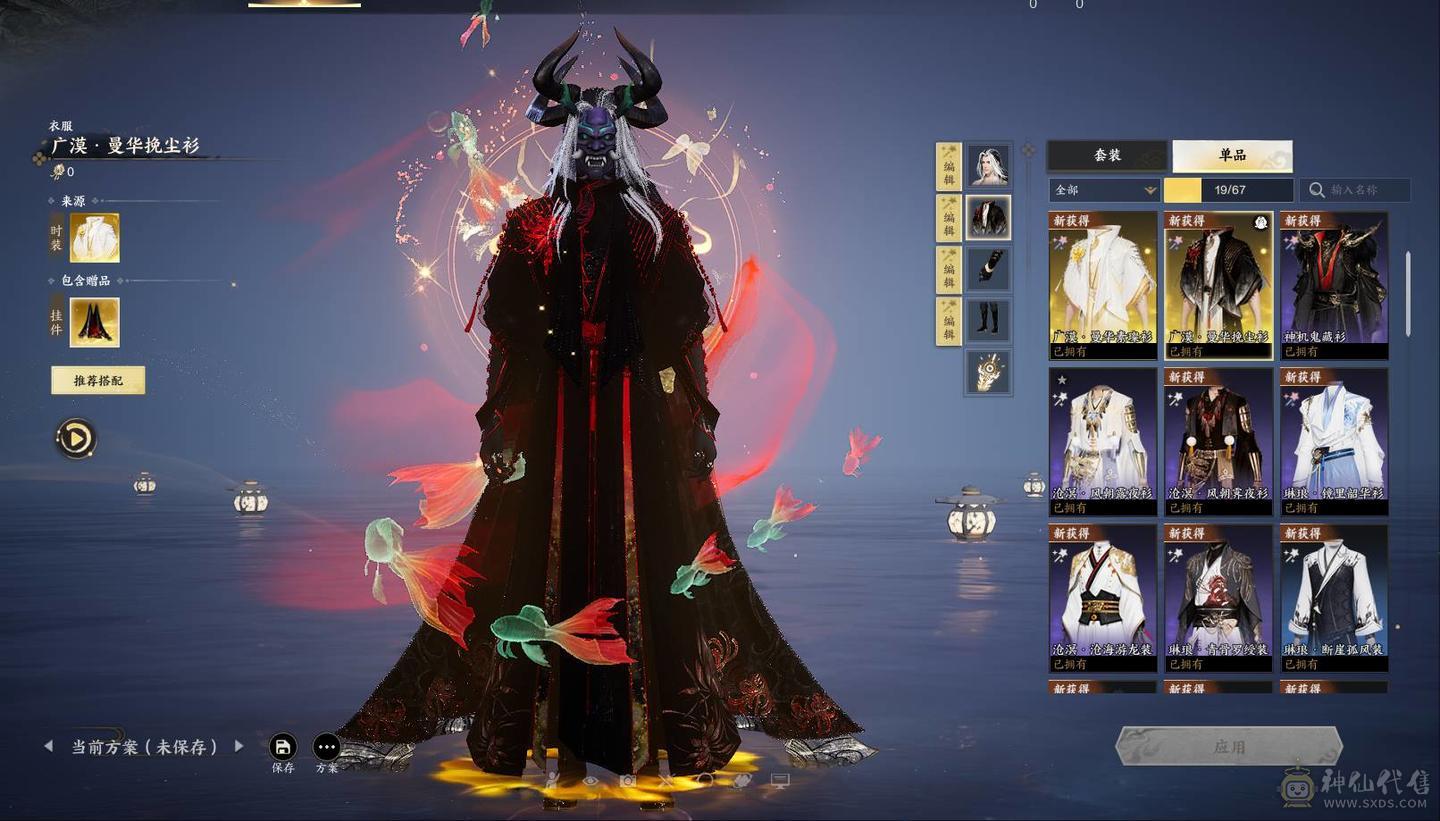Go to the next scheme with right arrow

(x=239, y=746)
